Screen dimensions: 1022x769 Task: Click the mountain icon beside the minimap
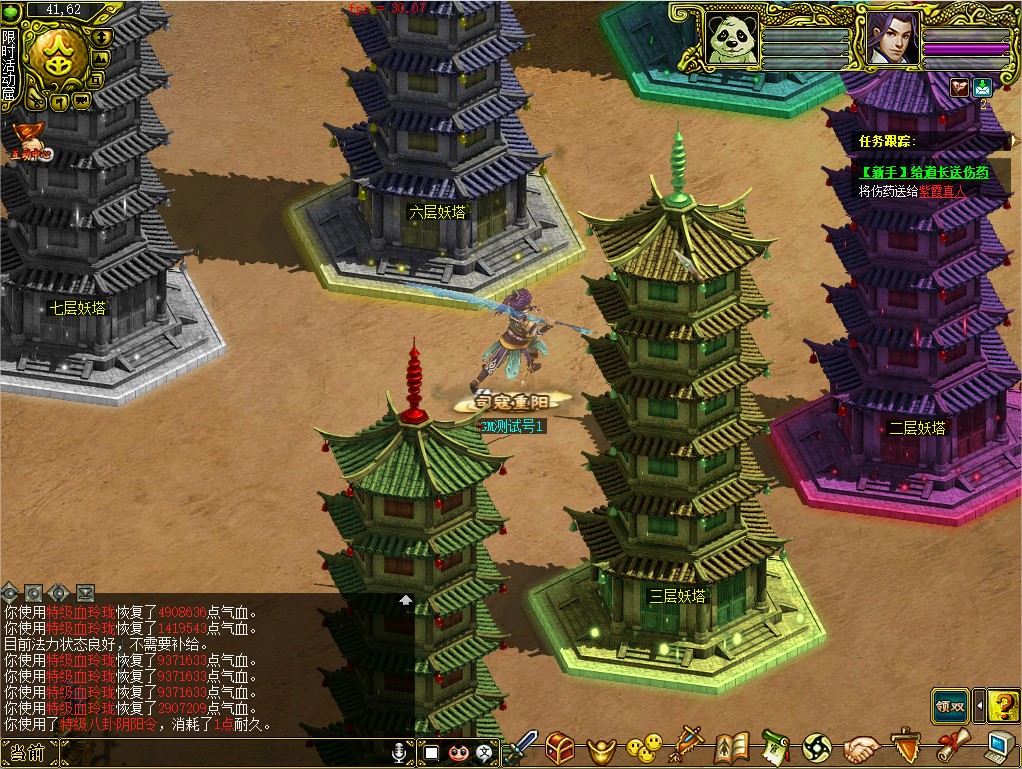pos(100,58)
